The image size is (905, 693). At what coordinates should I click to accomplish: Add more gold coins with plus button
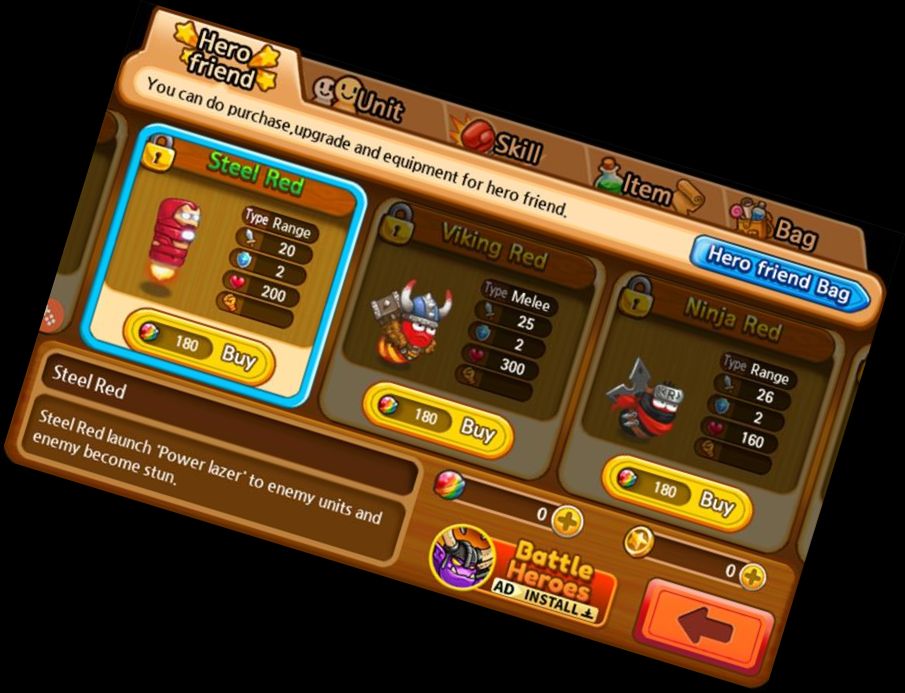click(x=752, y=576)
